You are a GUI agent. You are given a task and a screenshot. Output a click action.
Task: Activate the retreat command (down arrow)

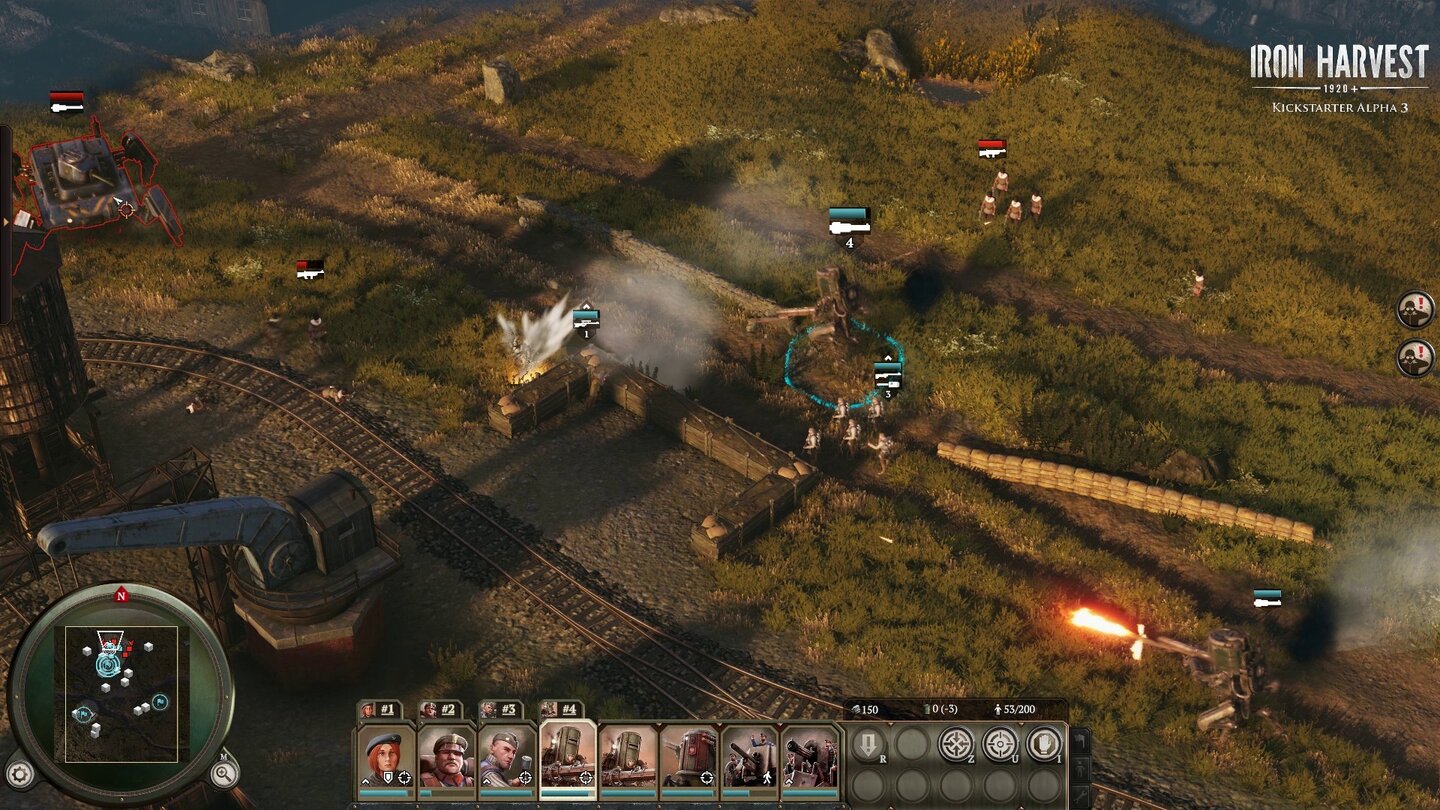point(867,745)
